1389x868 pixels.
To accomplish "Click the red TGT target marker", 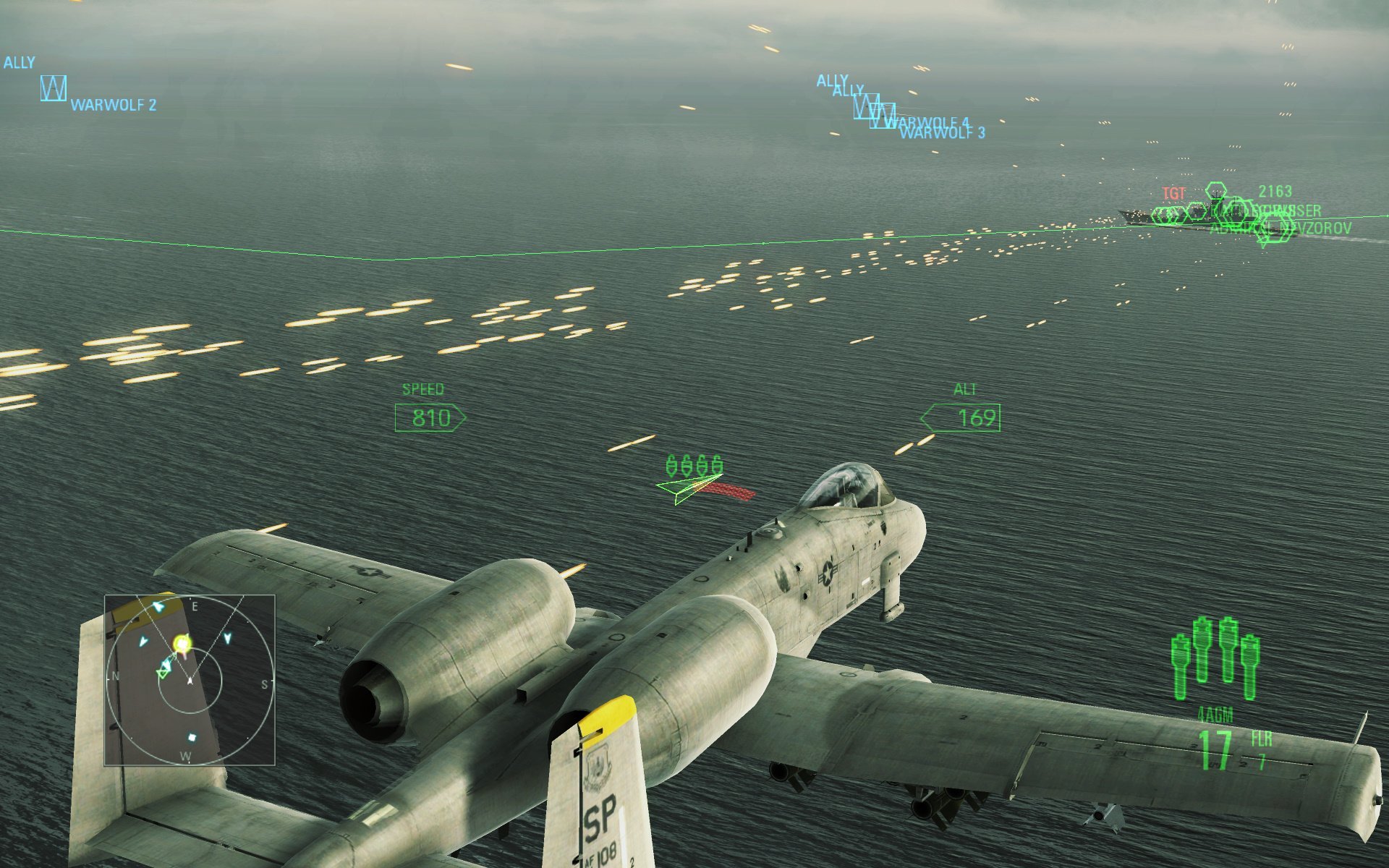I will click(x=1173, y=193).
